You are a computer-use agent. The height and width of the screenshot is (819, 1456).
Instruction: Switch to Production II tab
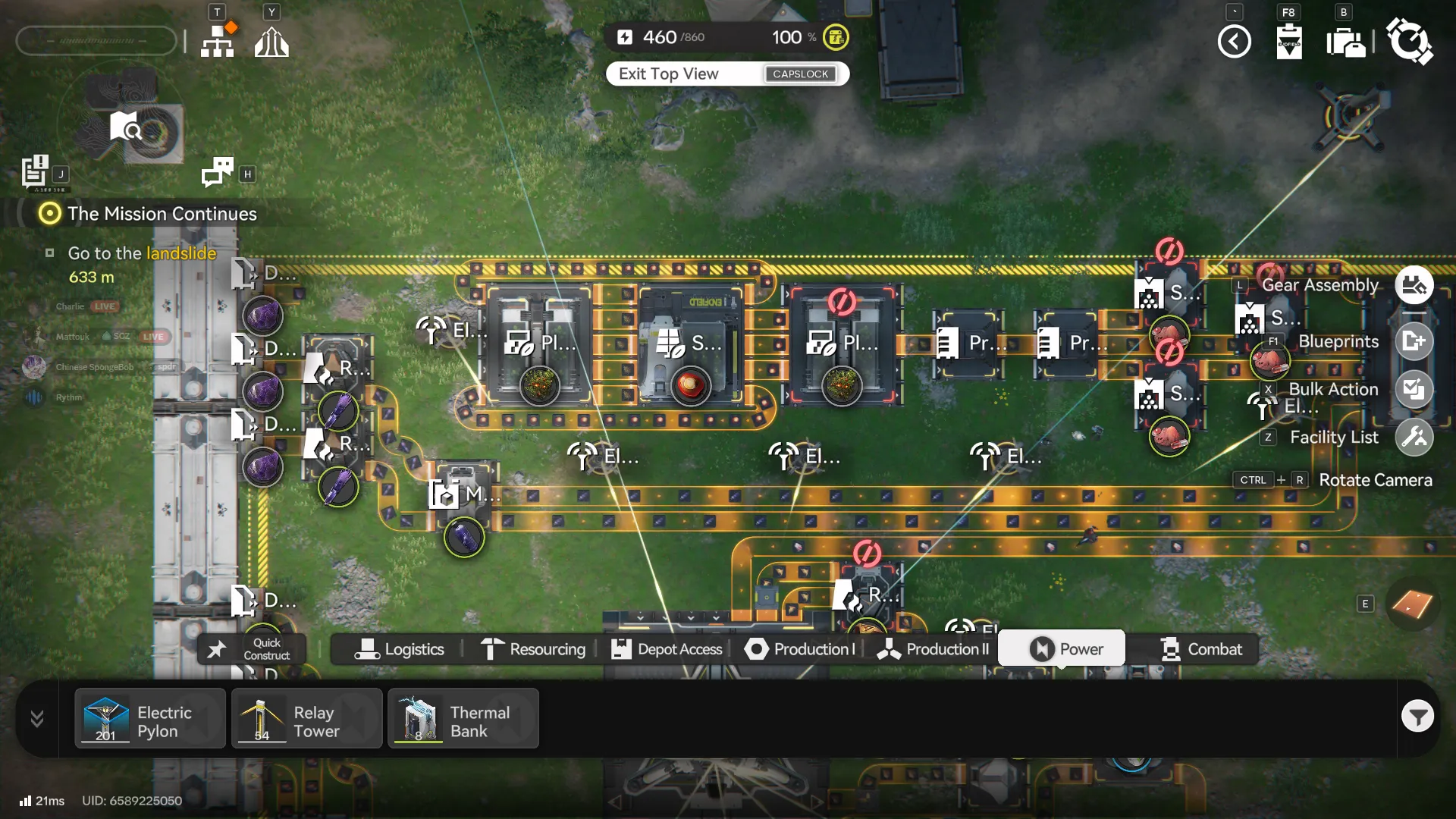934,649
